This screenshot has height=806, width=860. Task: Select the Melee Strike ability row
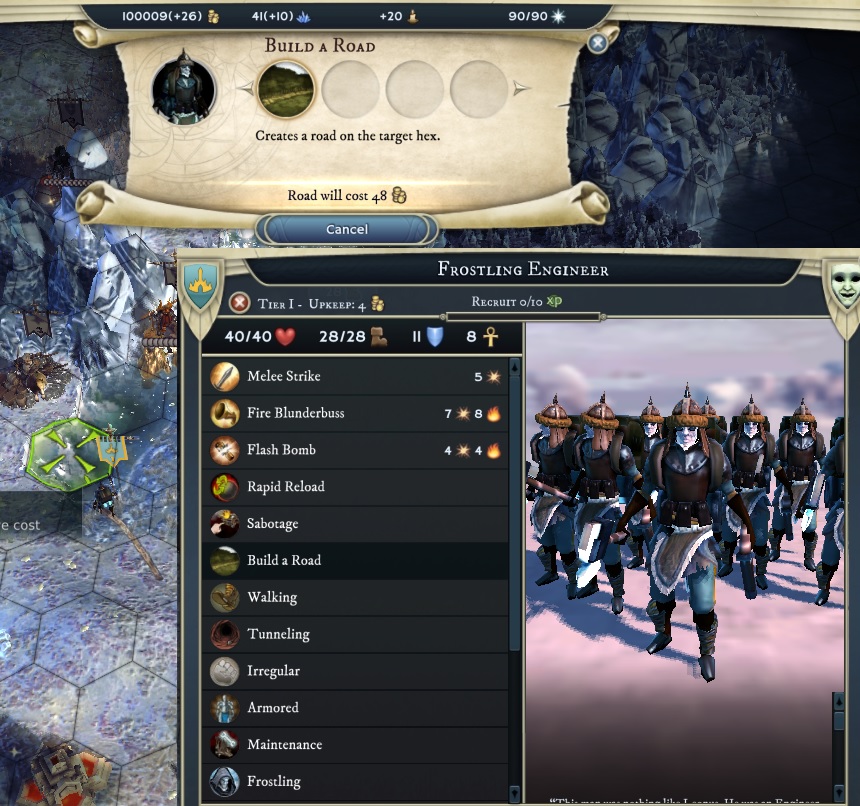355,377
